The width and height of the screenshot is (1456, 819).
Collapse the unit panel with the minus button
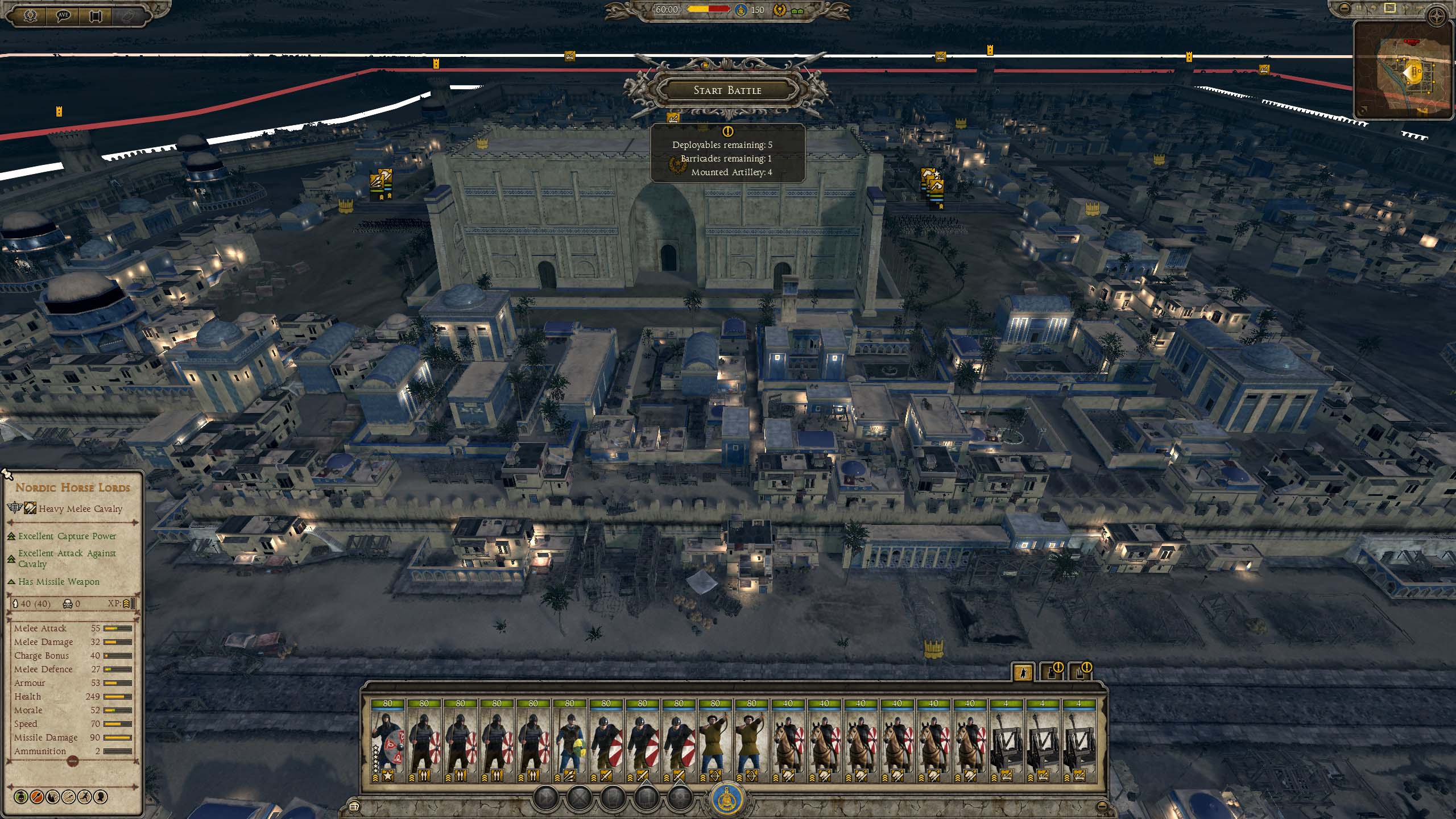pyautogui.click(x=1102, y=806)
